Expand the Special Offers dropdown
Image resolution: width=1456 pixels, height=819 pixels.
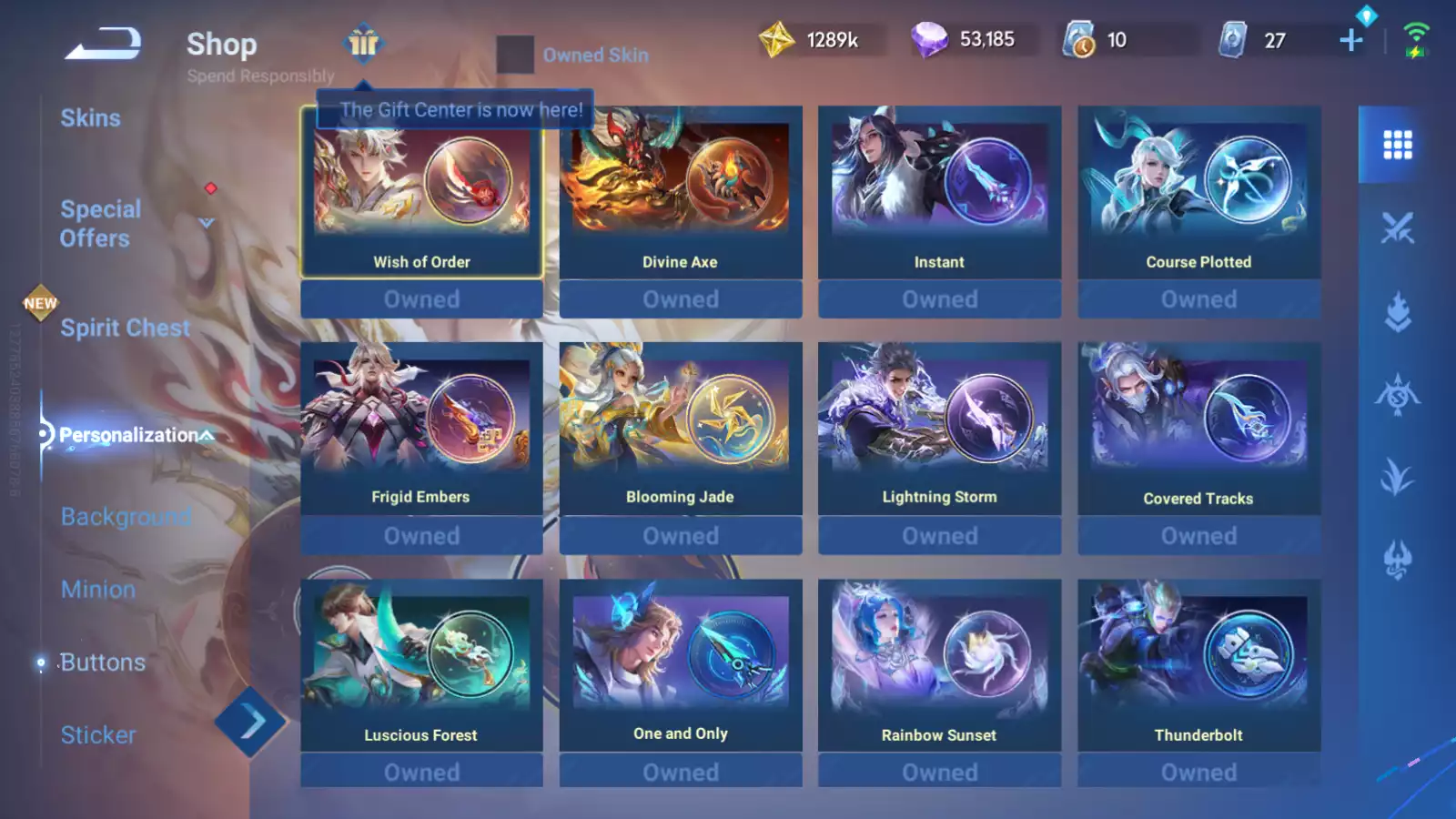(207, 221)
